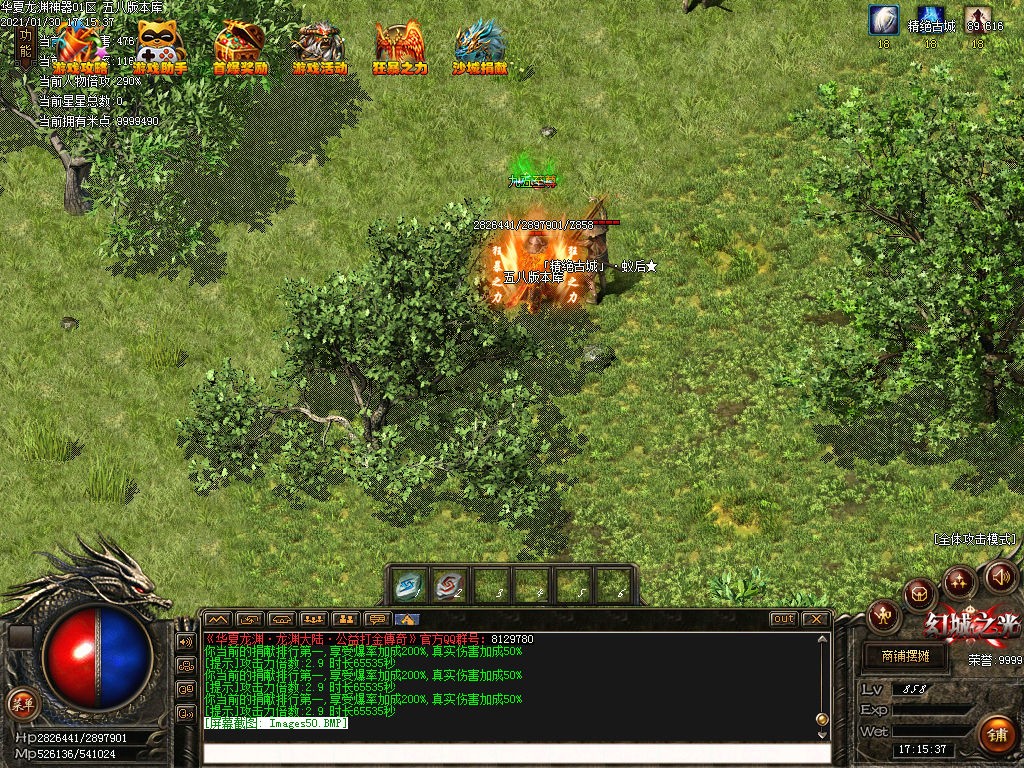Open the 沙城捐献 dragon donation icon

coord(480,46)
